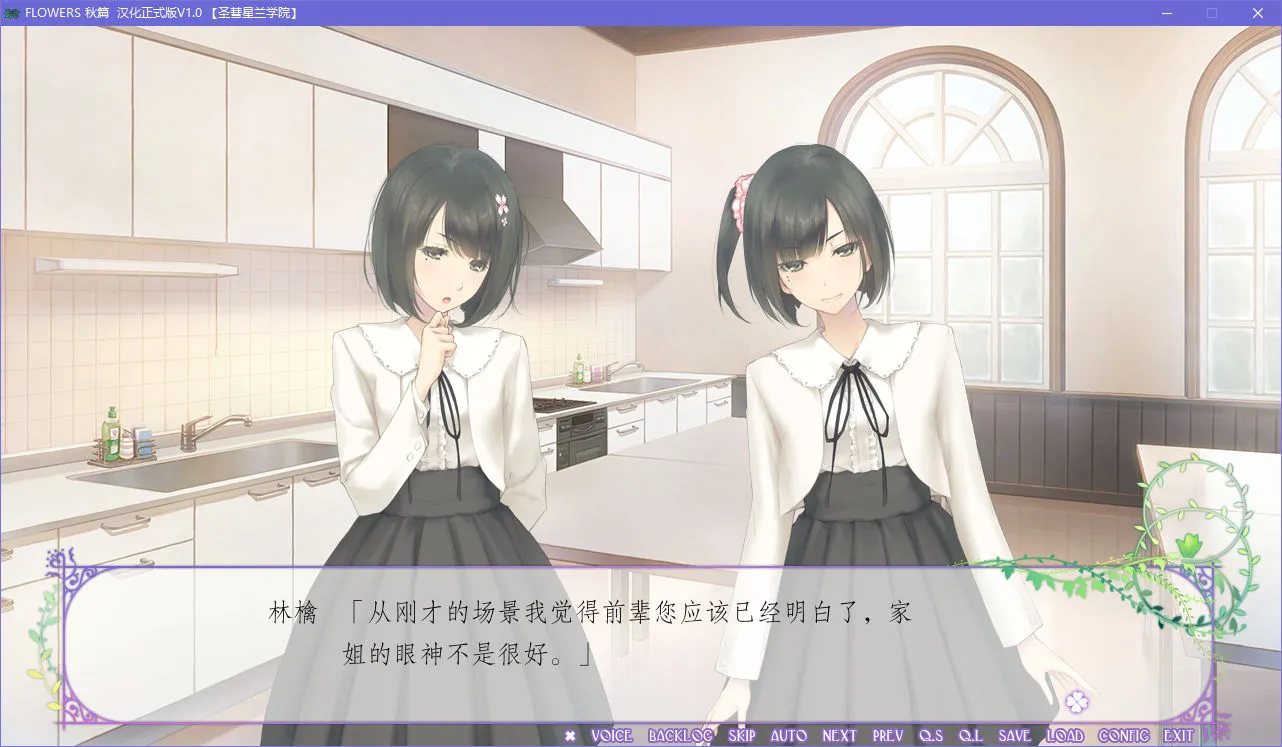Minimize the game window
Viewport: 1282px width, 747px height.
(x=1165, y=13)
